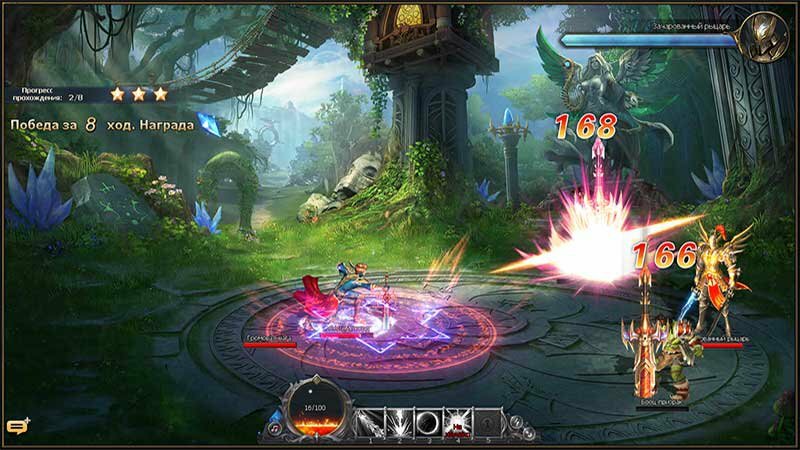
Task: Select the red-labeled explosion skill in slot 4
Action: coord(457,422)
